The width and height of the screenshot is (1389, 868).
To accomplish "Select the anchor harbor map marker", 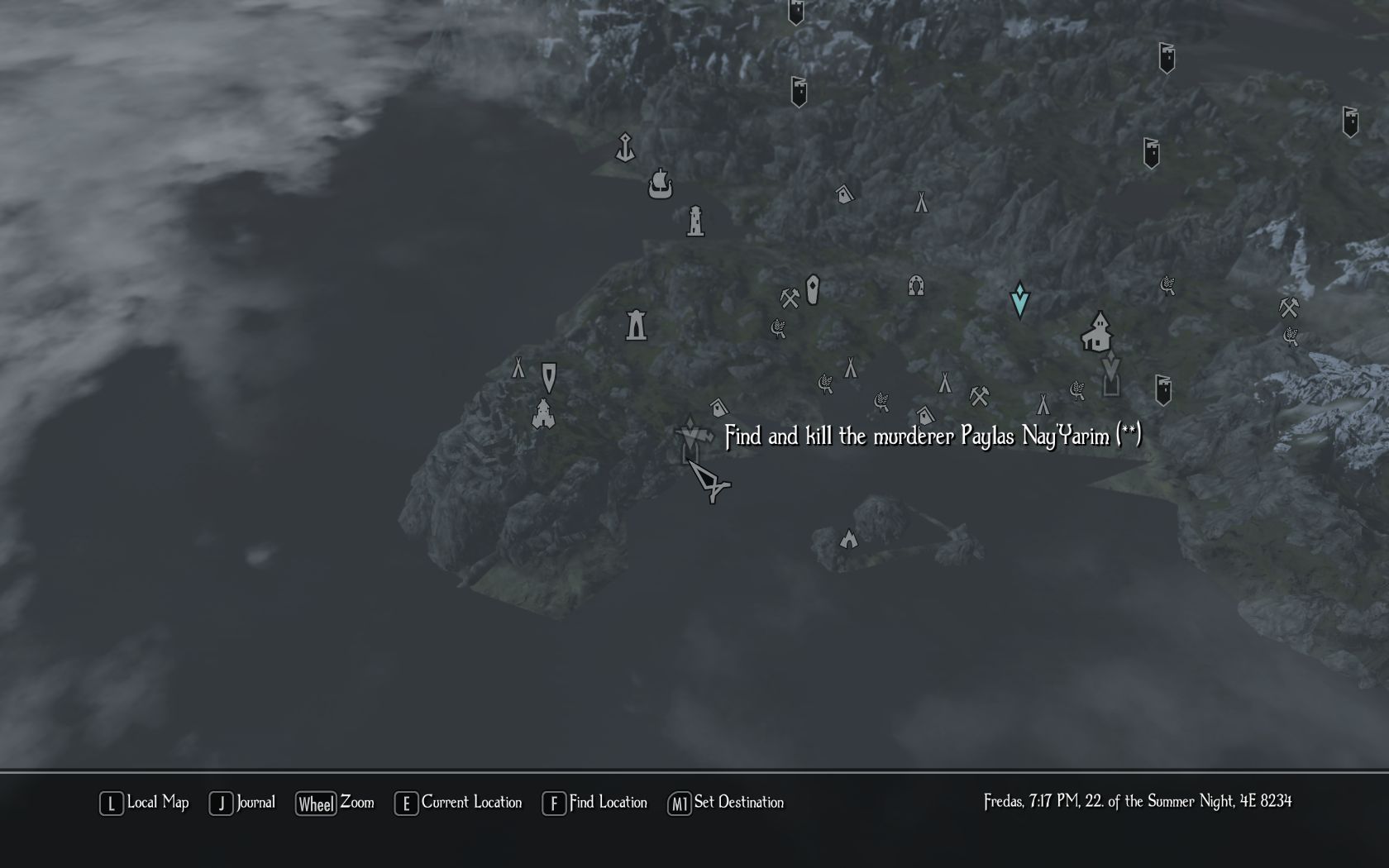I will (625, 148).
